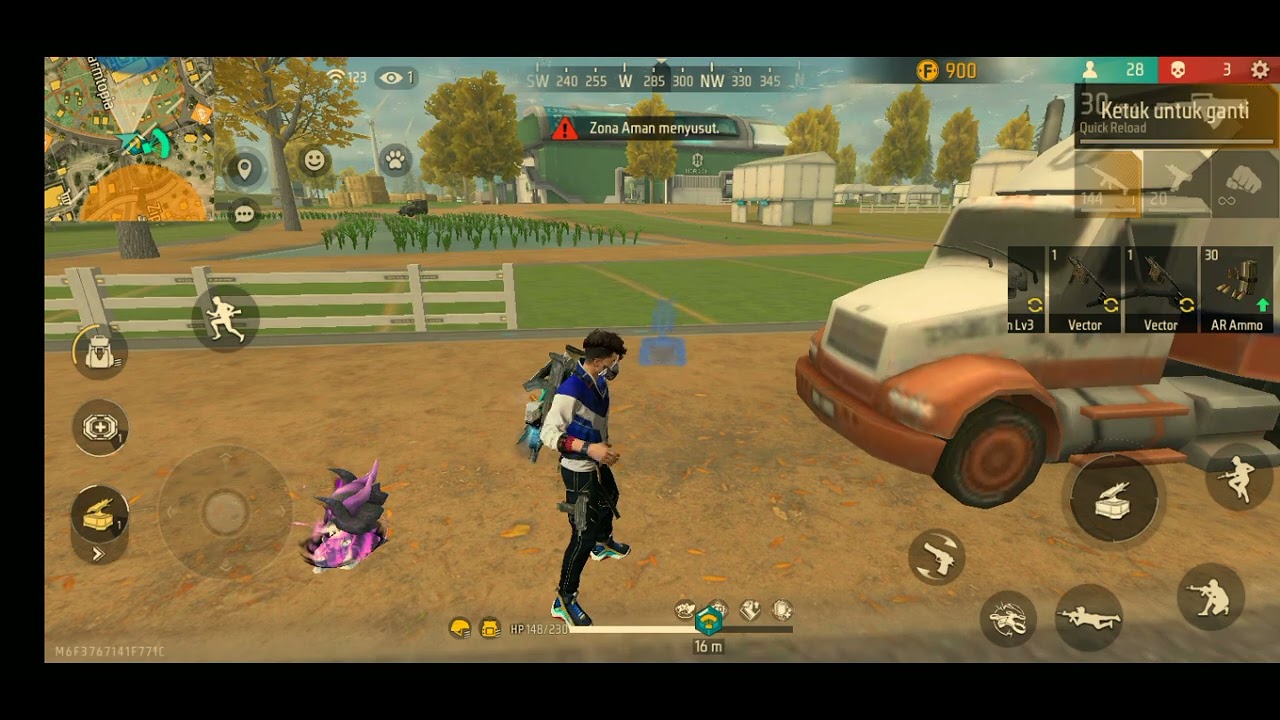1280x720 pixels.
Task: Open the smiley emote button
Action: pos(314,160)
